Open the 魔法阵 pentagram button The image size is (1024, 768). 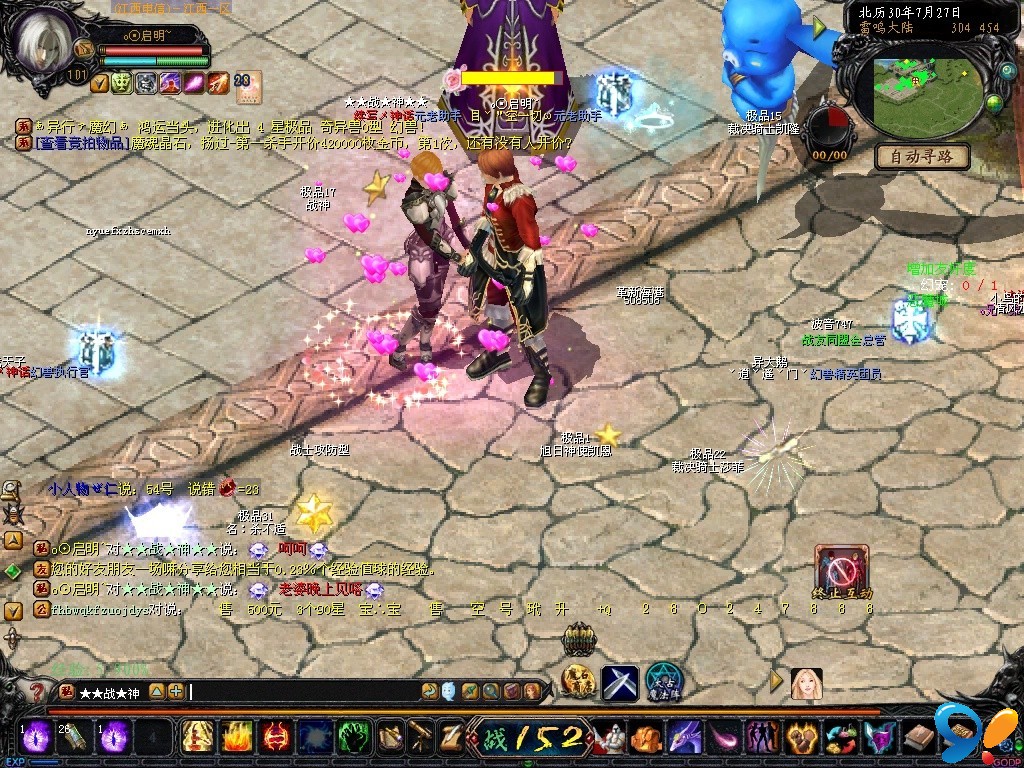coord(664,681)
